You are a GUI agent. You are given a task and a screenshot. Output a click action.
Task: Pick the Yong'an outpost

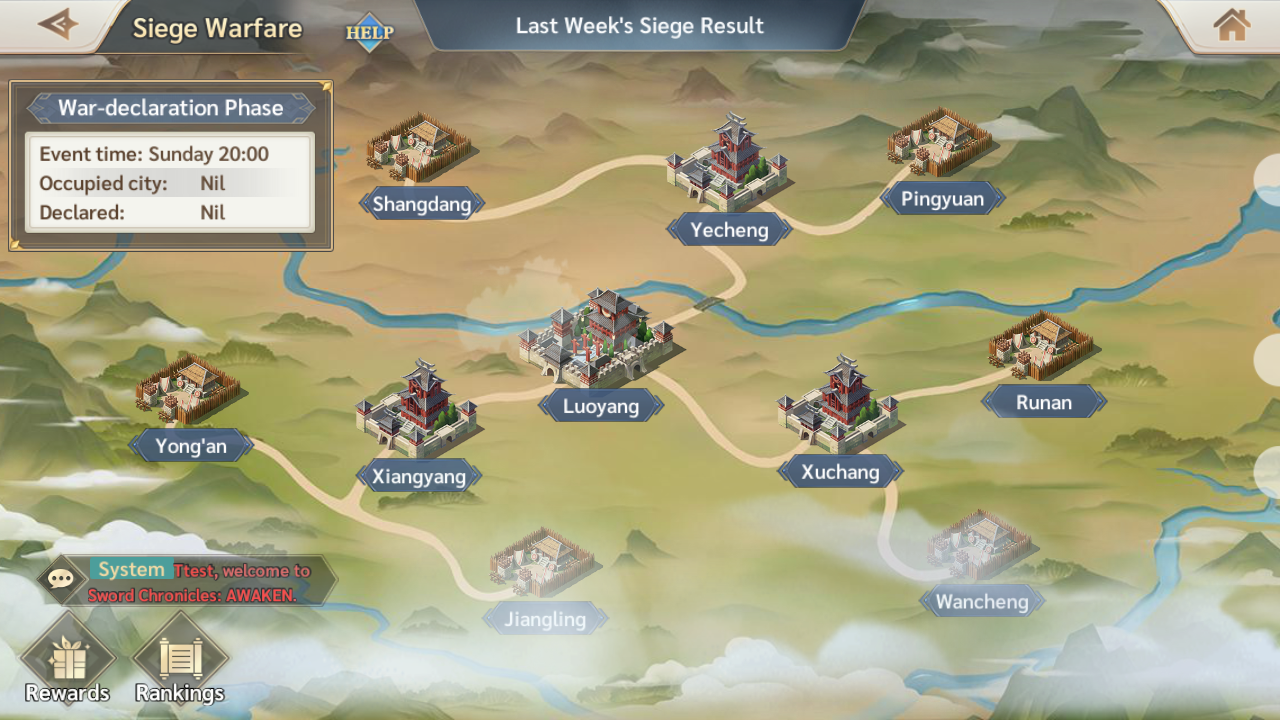[188, 392]
